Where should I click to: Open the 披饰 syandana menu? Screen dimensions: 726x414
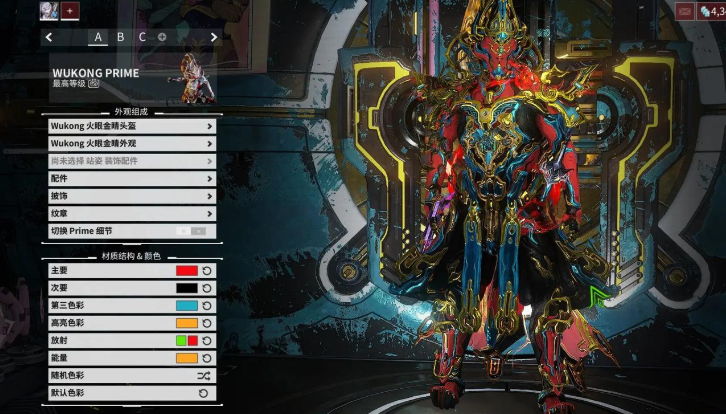131,196
